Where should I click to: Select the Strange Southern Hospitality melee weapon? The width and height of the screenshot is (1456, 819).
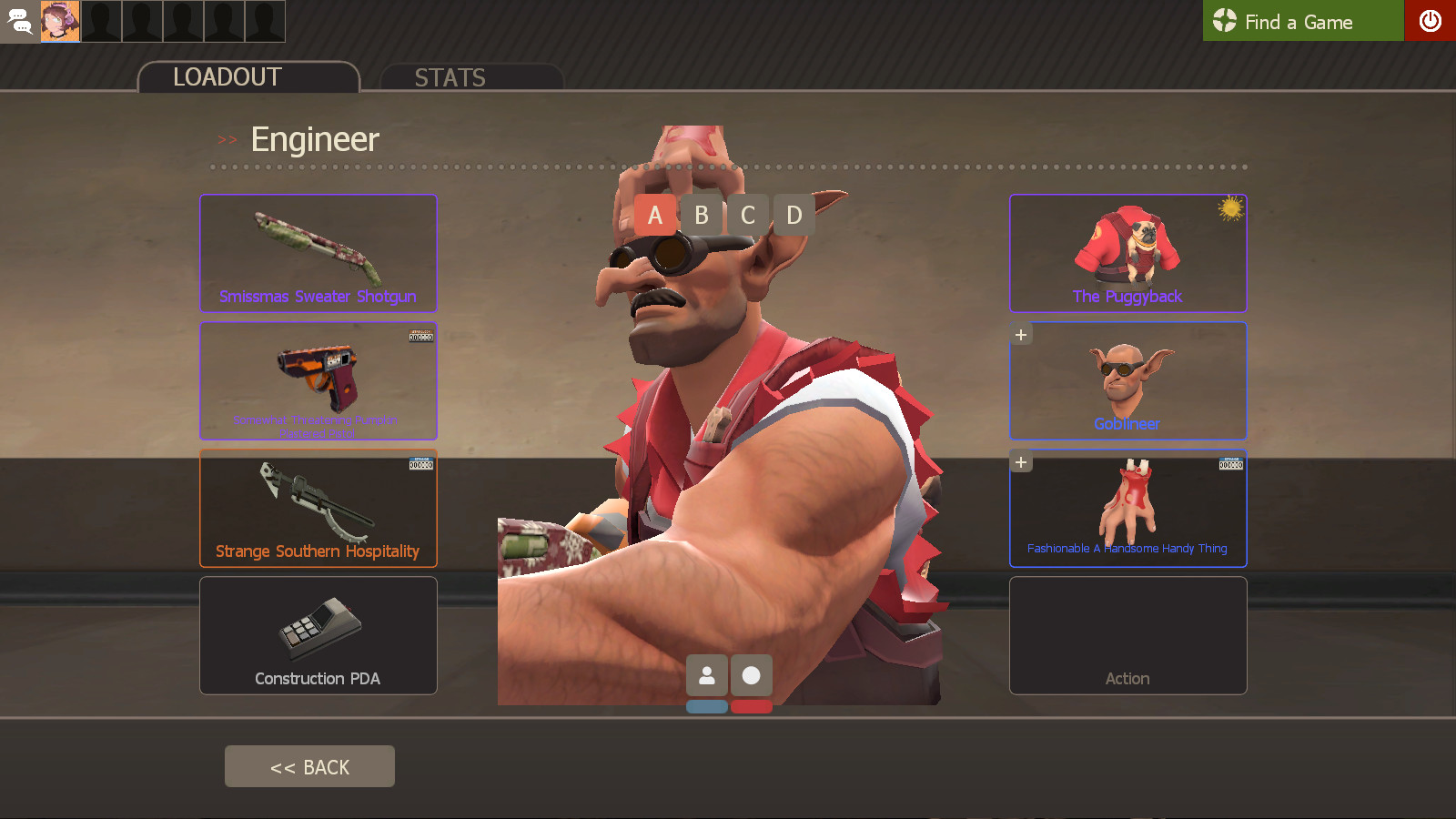[x=318, y=508]
